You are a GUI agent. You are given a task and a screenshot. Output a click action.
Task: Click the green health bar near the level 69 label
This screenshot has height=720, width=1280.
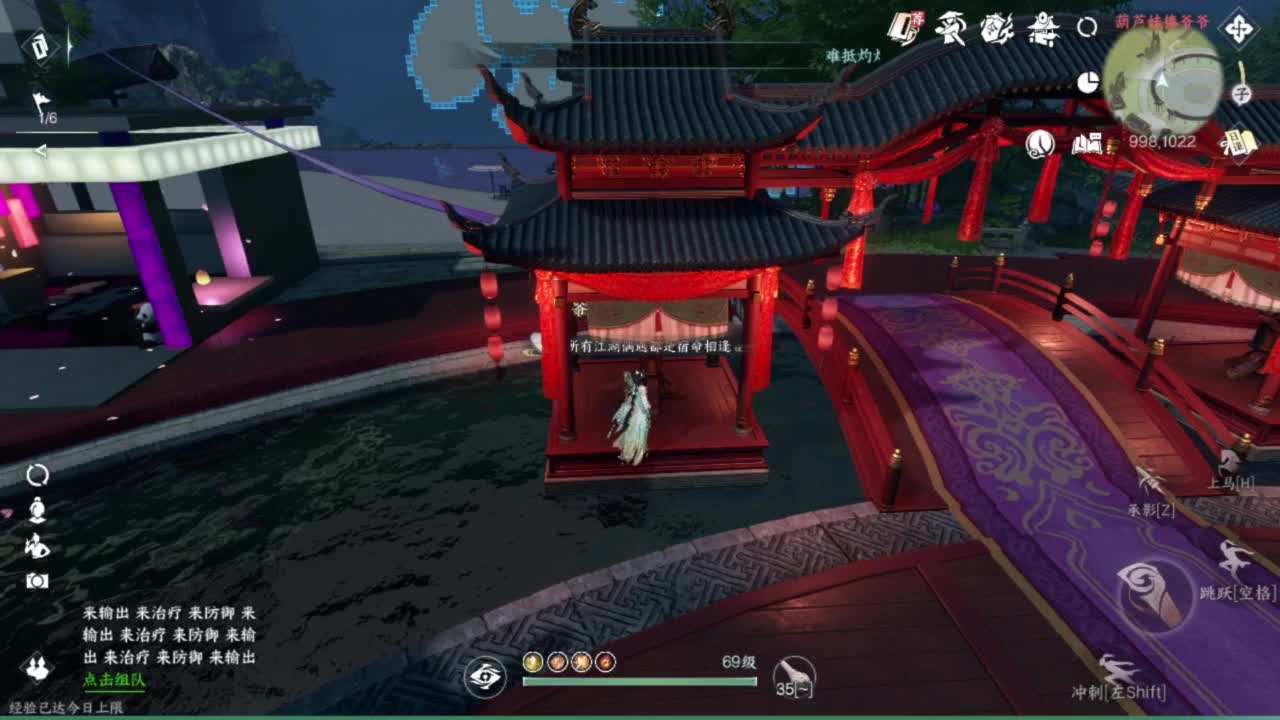point(640,682)
